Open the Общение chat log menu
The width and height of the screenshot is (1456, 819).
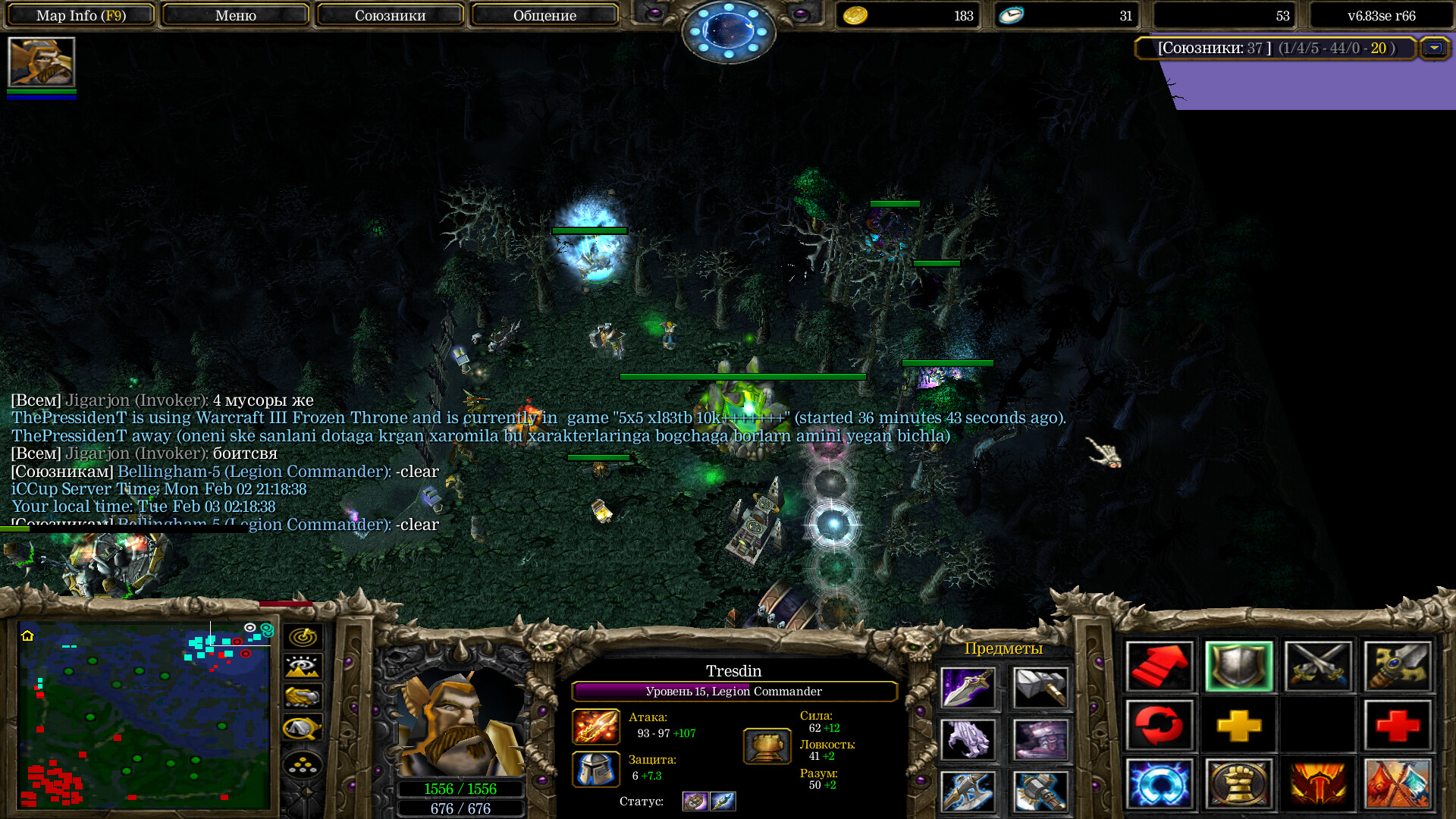(x=544, y=15)
